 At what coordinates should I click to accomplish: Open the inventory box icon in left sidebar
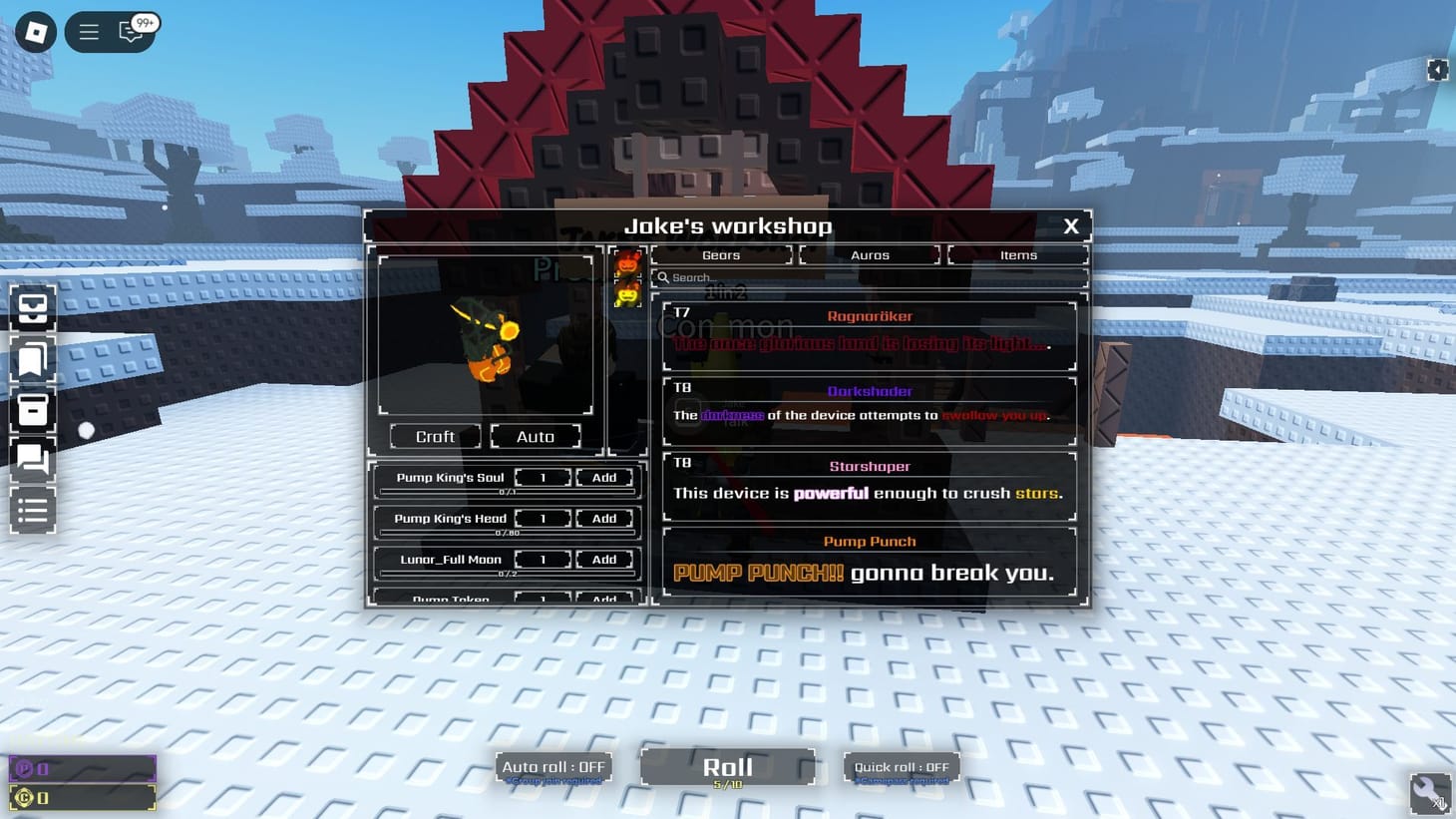(x=32, y=309)
